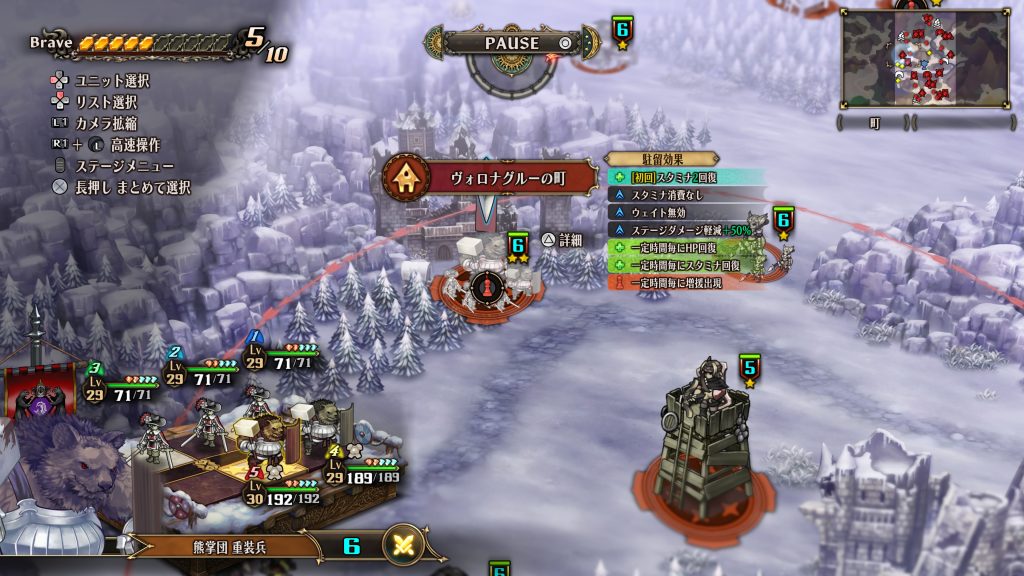Select the watchtower unit's 5 badge
Viewport: 1024px width, 576px height.
749,370
